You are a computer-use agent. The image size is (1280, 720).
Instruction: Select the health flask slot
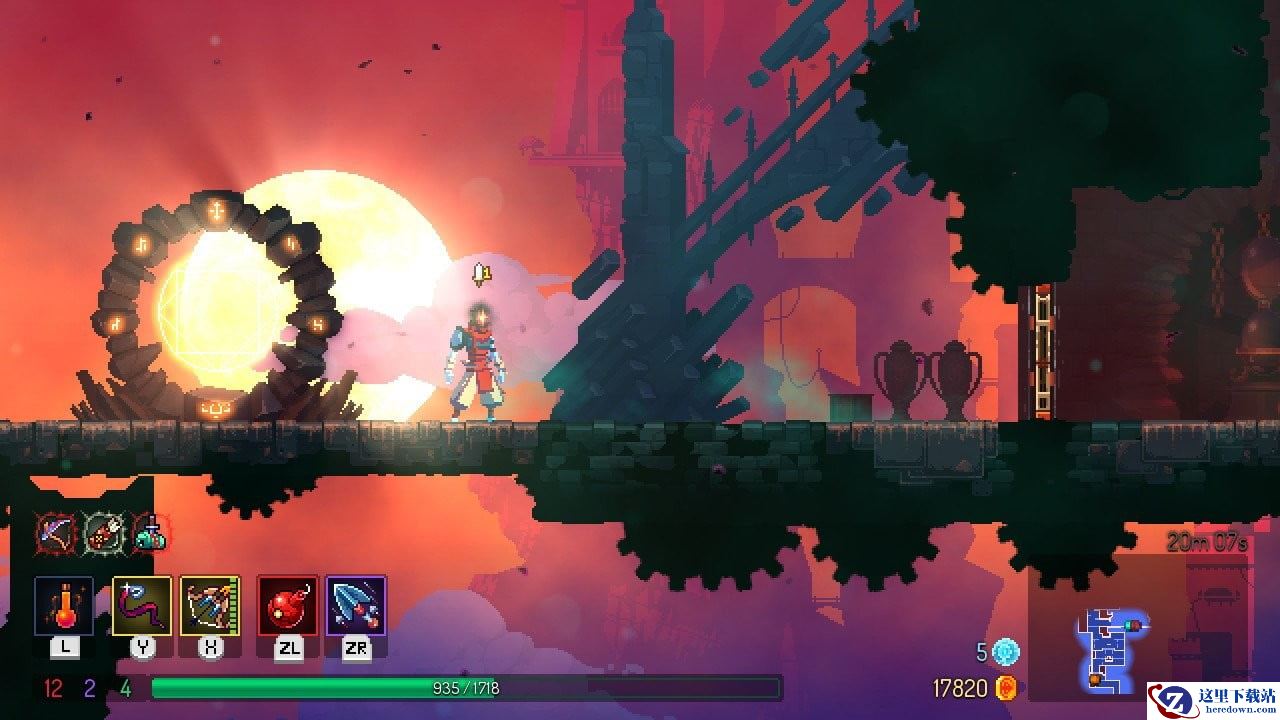pos(64,606)
